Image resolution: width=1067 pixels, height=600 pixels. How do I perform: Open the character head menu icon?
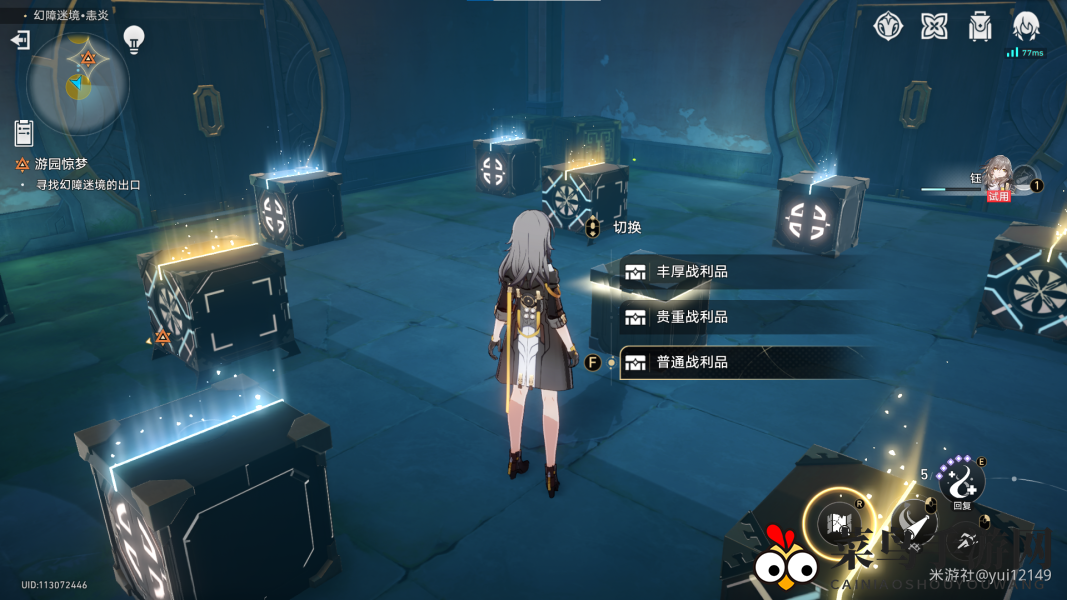pyautogui.click(x=1026, y=27)
